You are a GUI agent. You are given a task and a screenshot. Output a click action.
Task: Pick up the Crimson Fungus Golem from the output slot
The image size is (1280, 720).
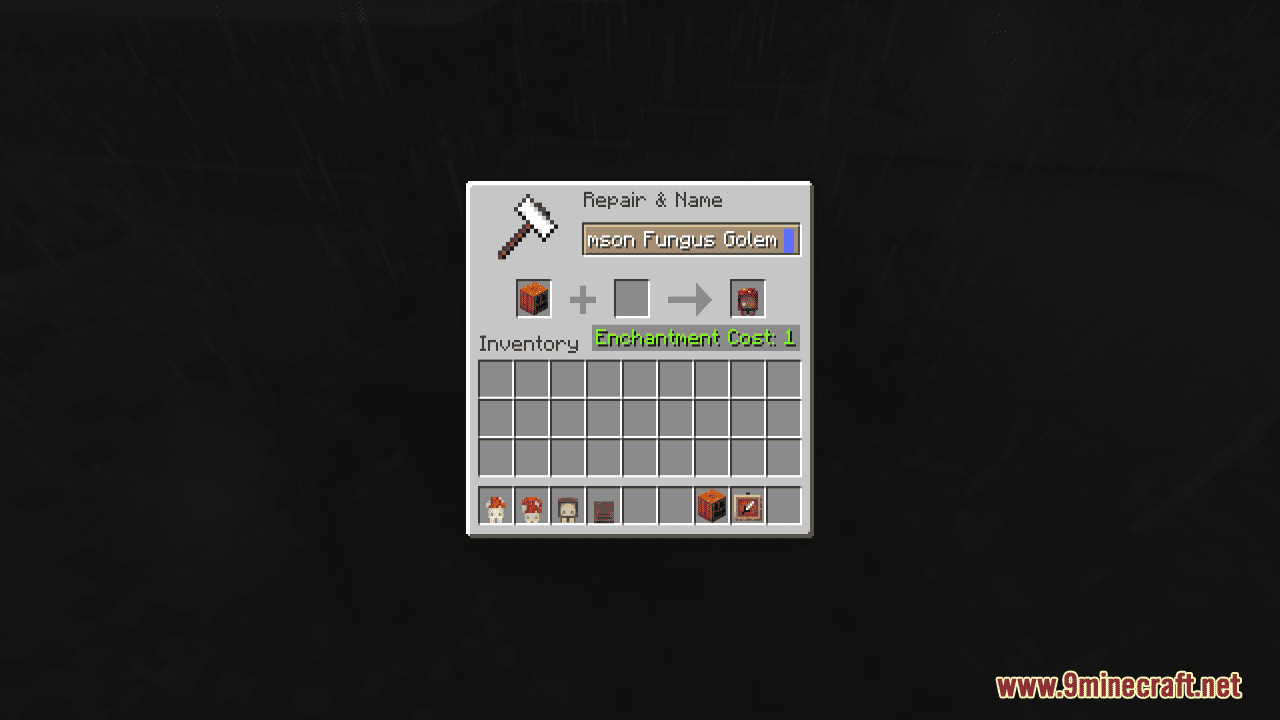pyautogui.click(x=748, y=298)
